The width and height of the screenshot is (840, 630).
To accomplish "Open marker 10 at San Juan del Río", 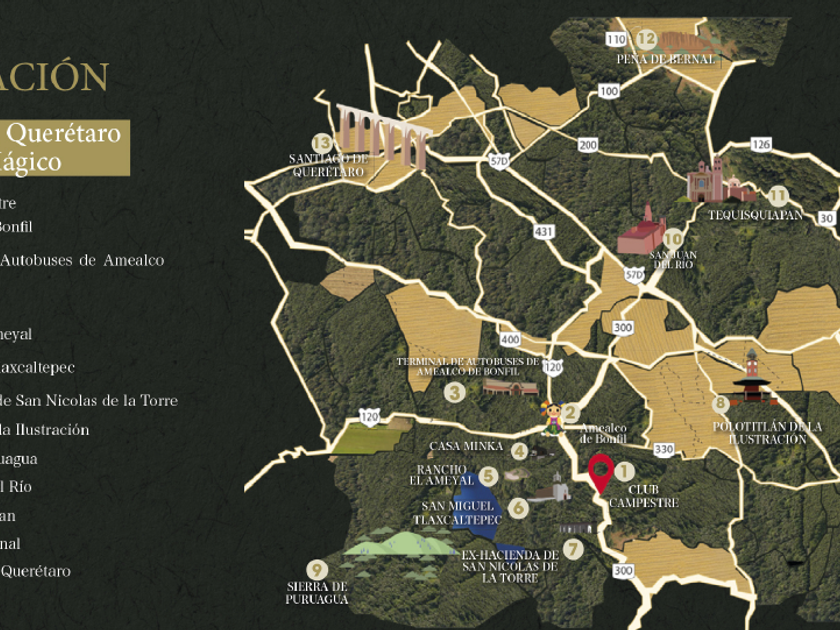I will pos(673,239).
